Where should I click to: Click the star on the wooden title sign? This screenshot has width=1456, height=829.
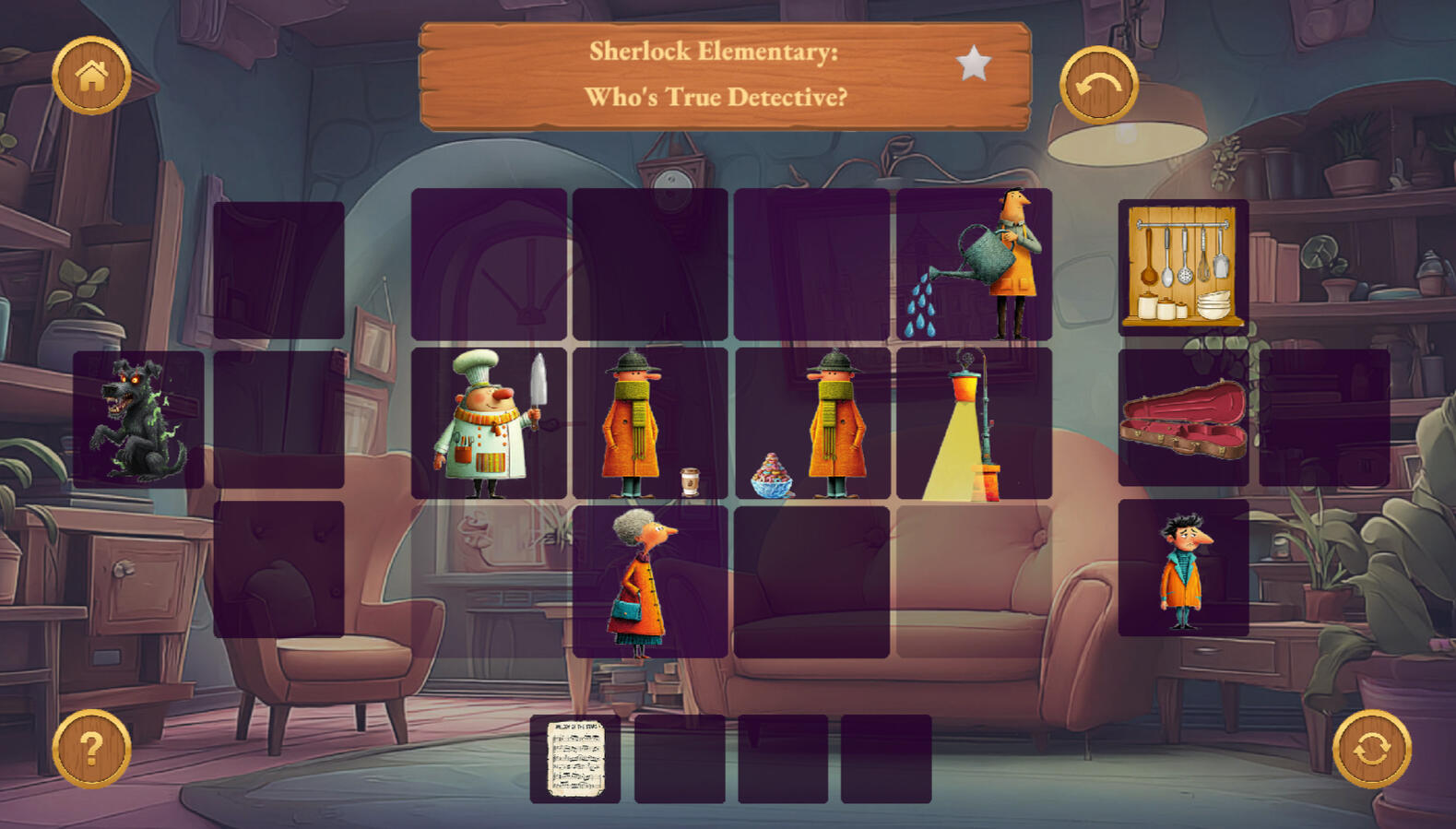(974, 65)
